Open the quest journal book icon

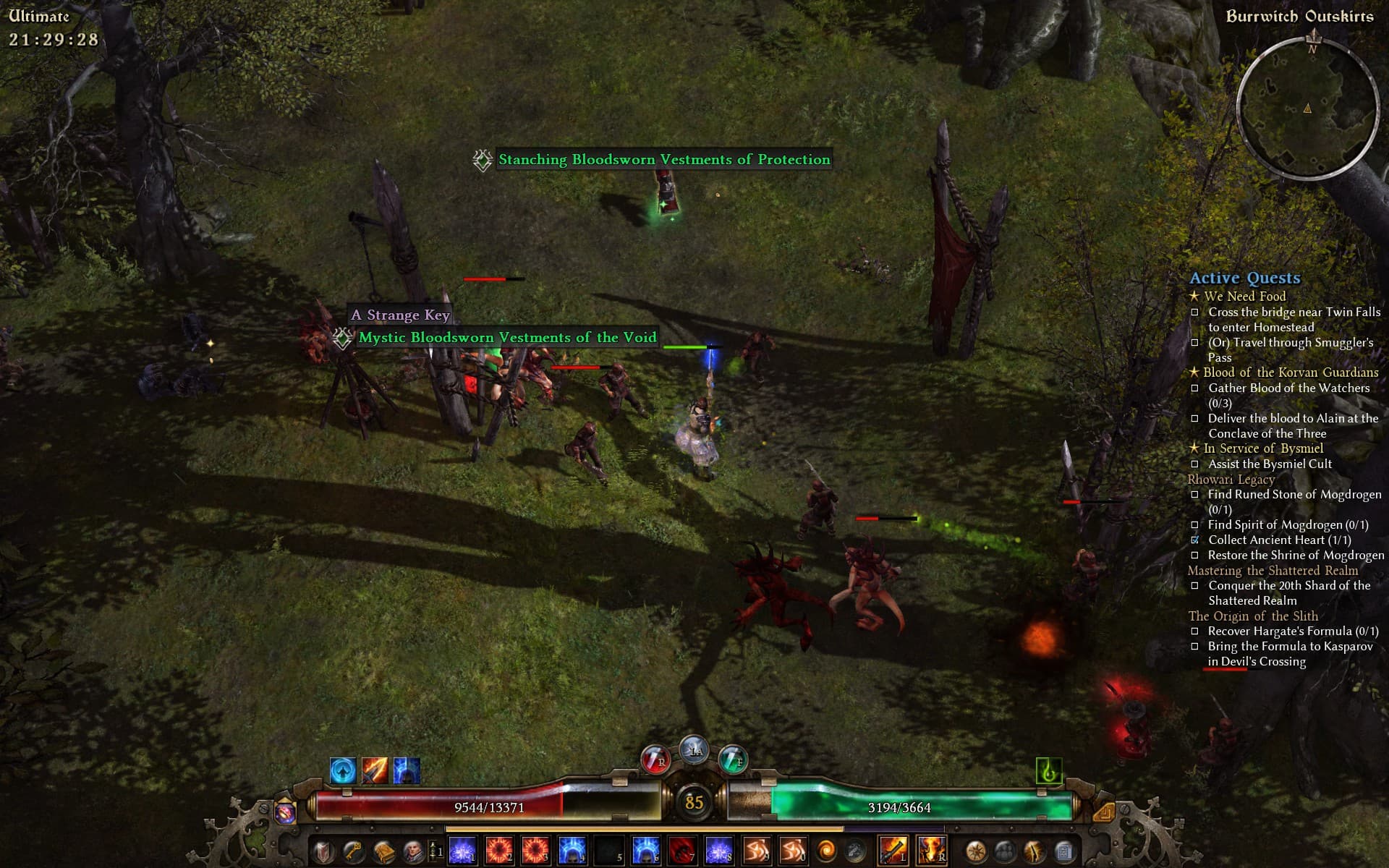[x=383, y=851]
